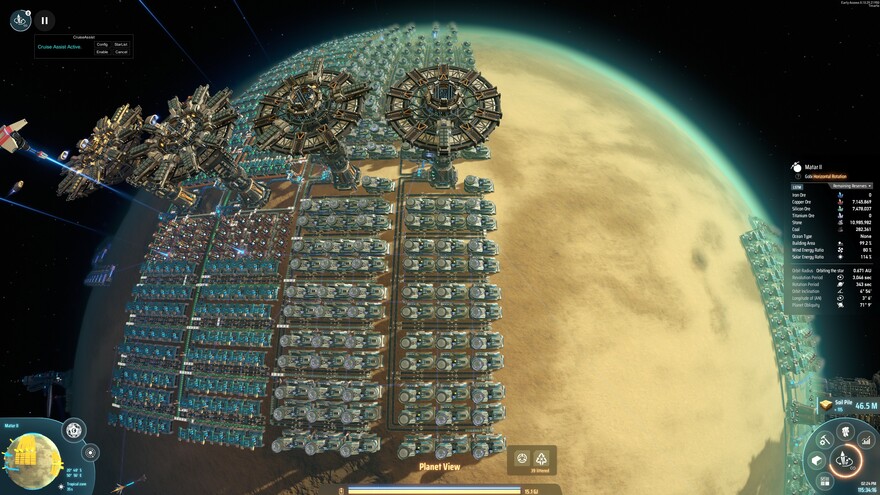Open the CruiseAssist StarList

click(x=121, y=44)
